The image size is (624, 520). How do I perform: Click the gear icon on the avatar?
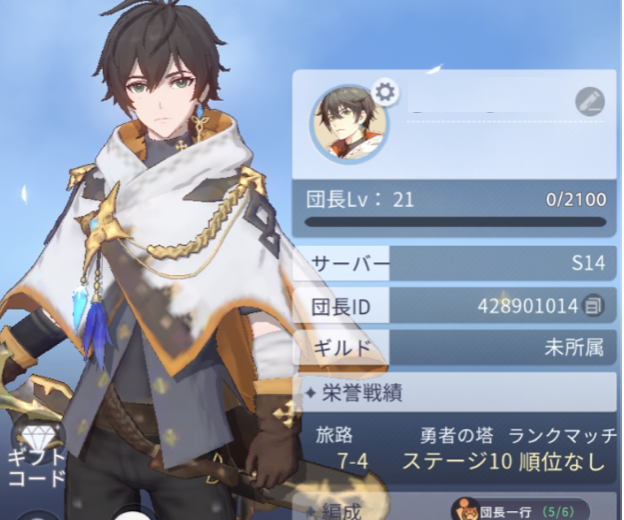pos(385,93)
